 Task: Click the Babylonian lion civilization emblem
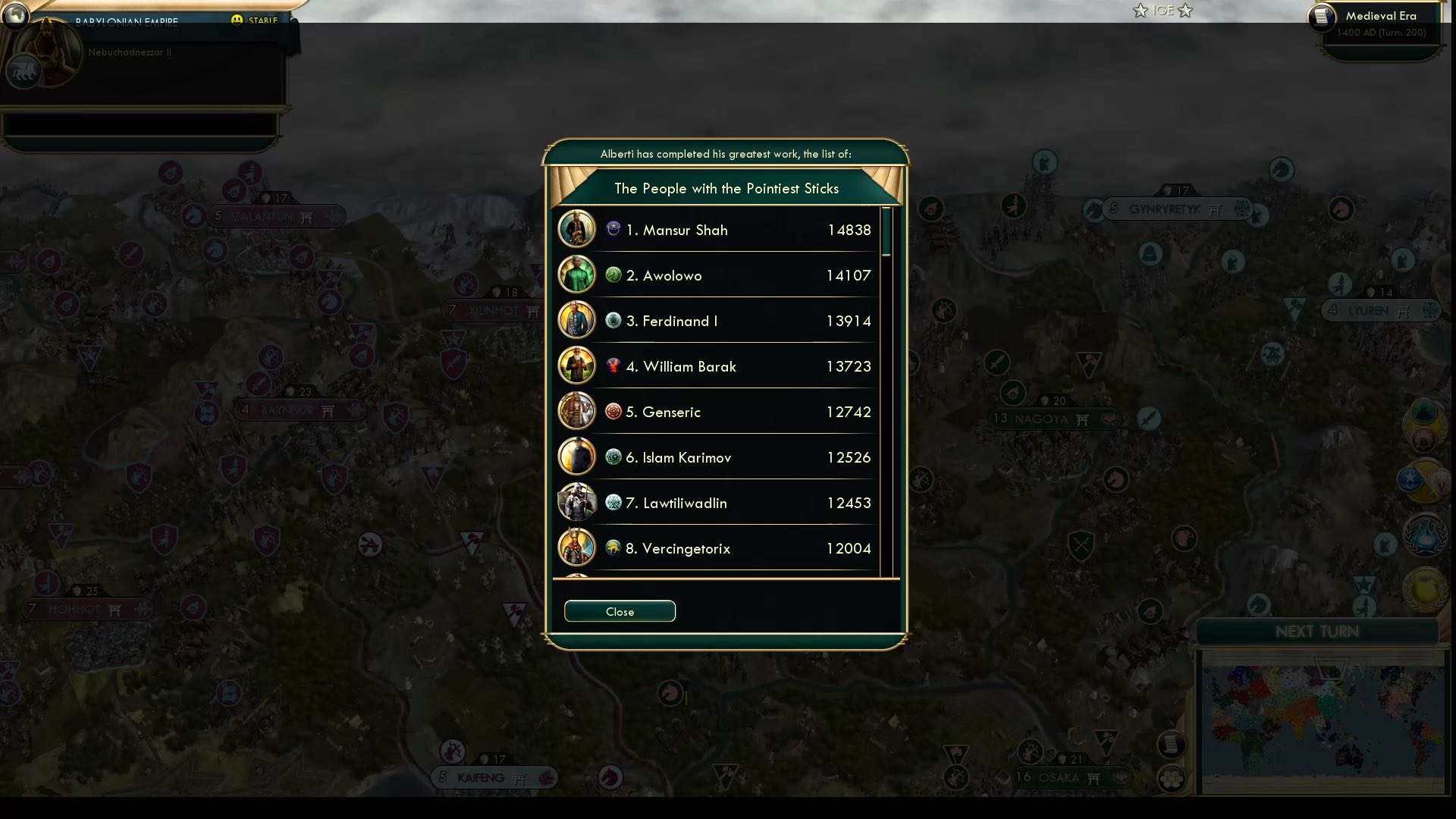(24, 72)
